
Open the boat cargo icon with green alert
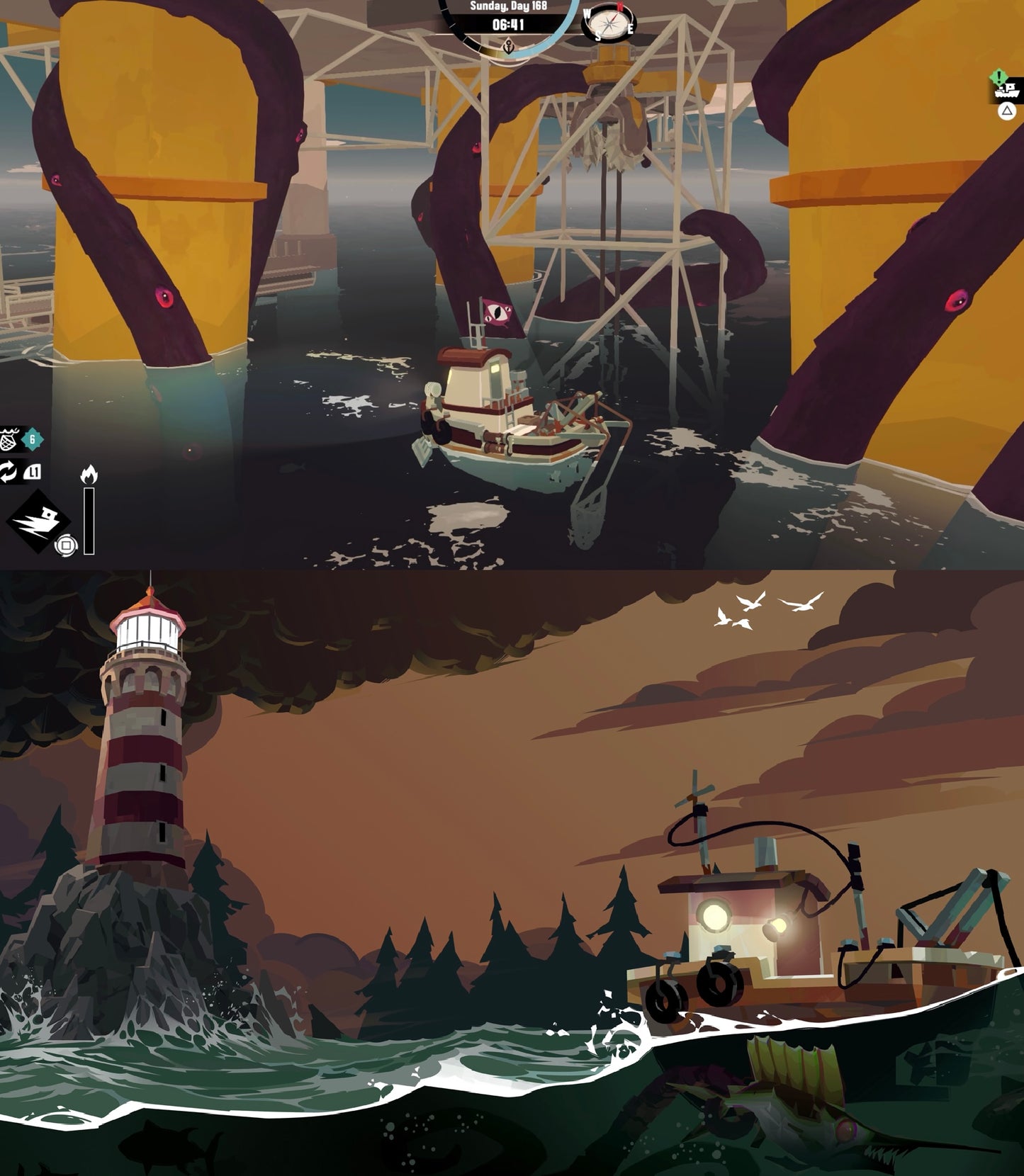pyautogui.click(x=1008, y=89)
